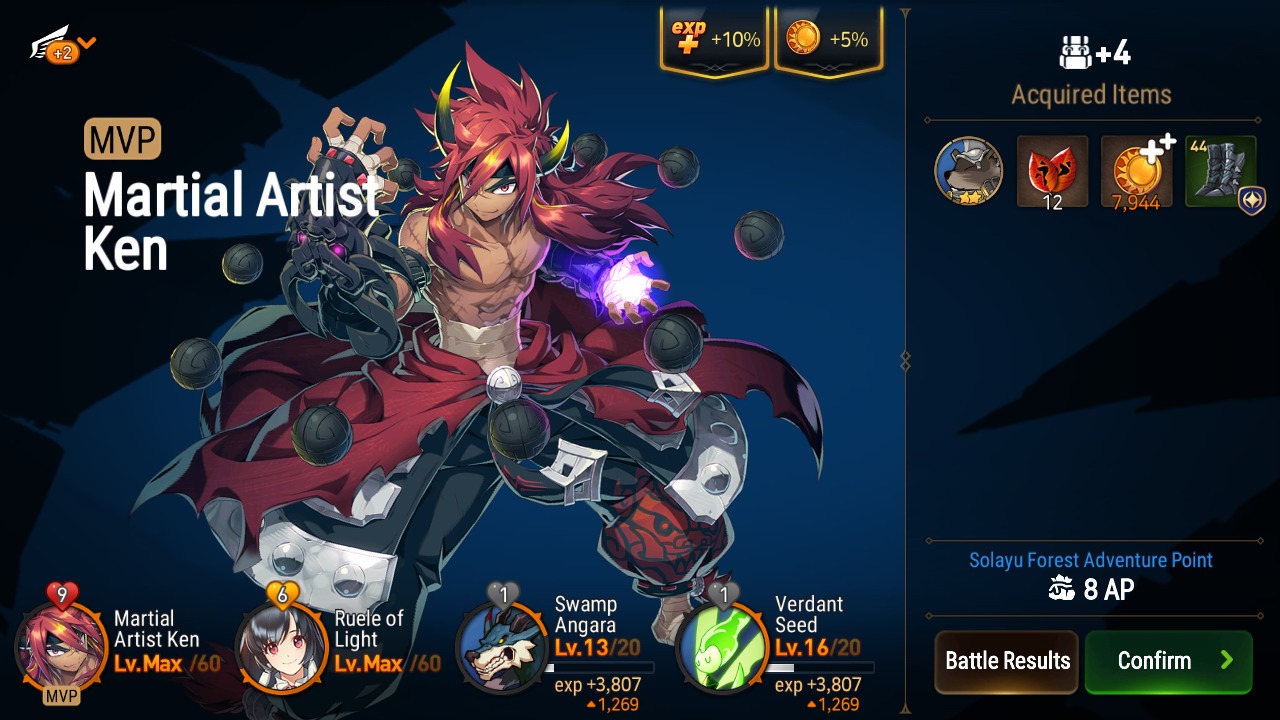This screenshot has width=1280, height=720.
Task: Show the gold +5% bonus banner
Action: coord(828,40)
